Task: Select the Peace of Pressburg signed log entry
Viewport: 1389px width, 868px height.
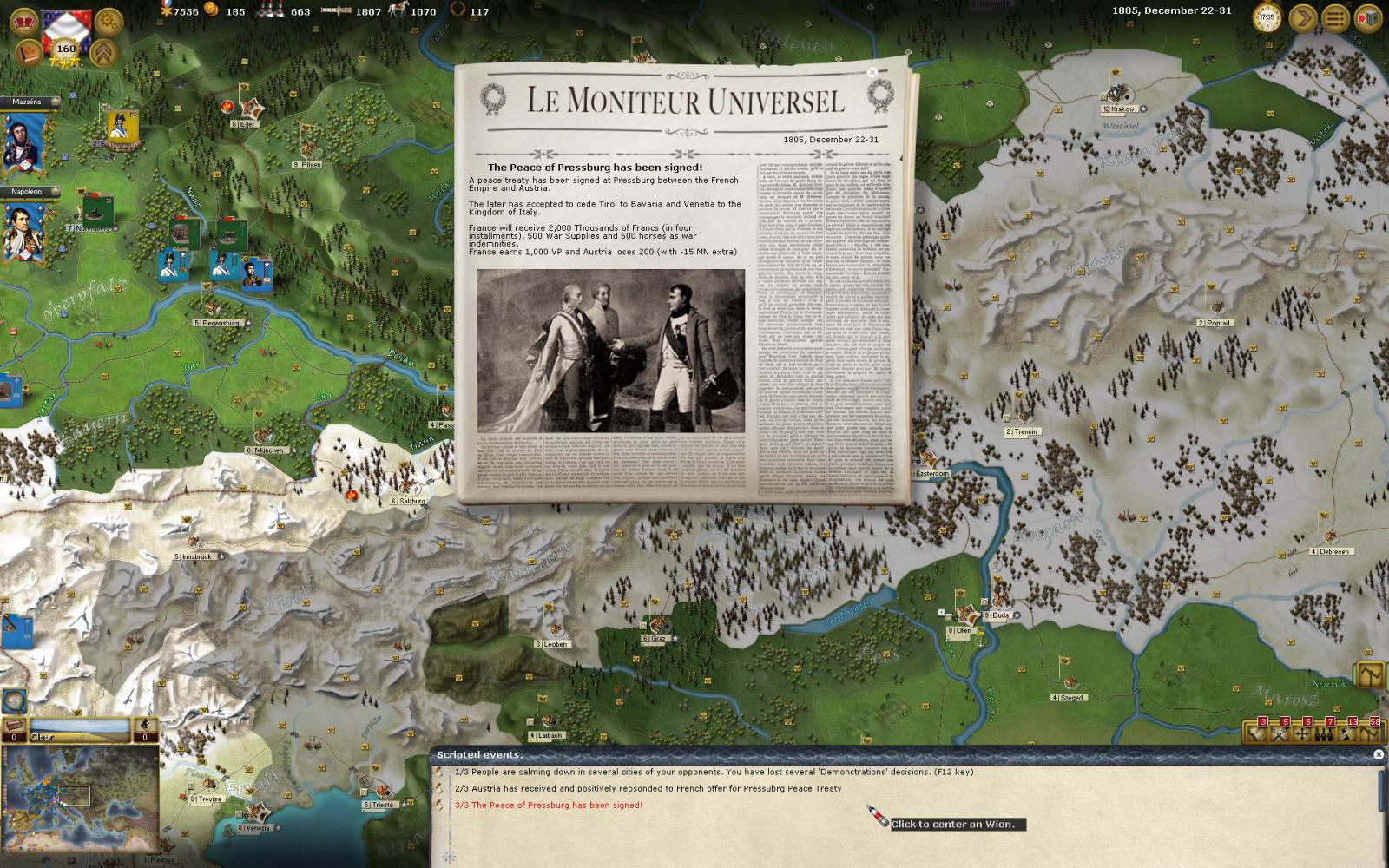Action: click(x=549, y=805)
